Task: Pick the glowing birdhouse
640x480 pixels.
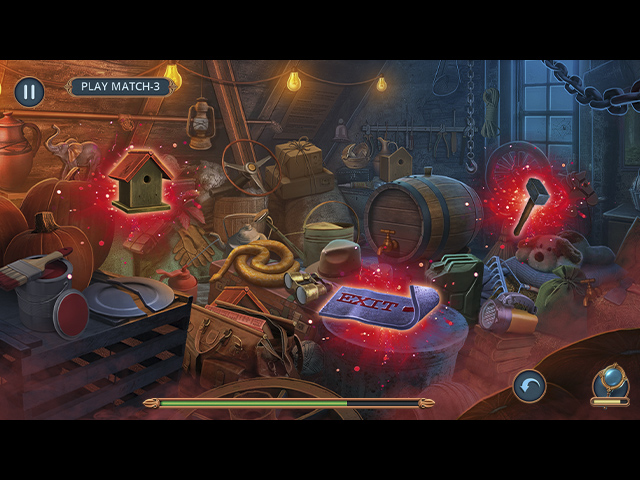Action: pos(142,181)
